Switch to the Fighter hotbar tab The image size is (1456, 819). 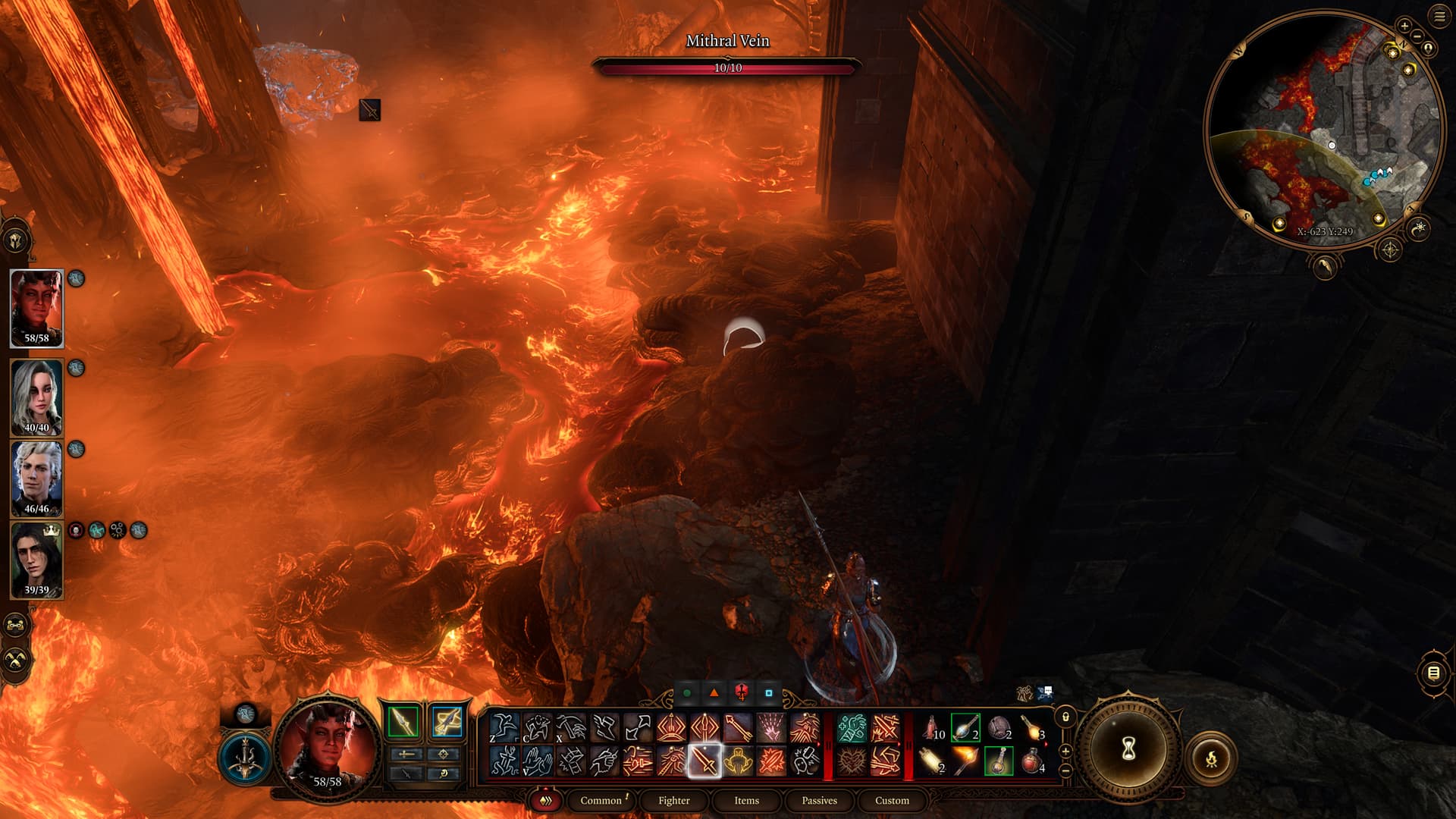click(673, 800)
